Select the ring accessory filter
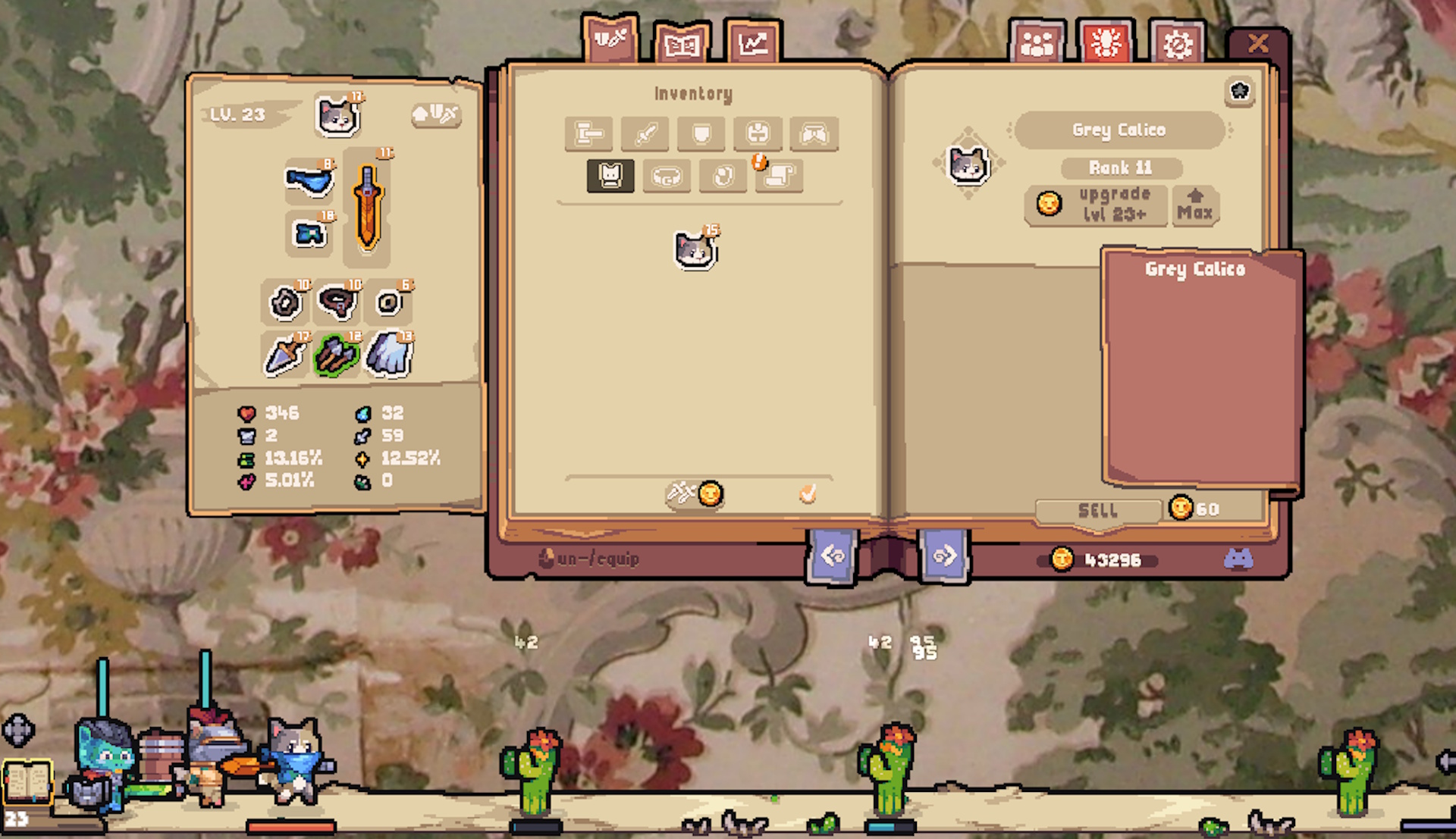 (x=722, y=176)
